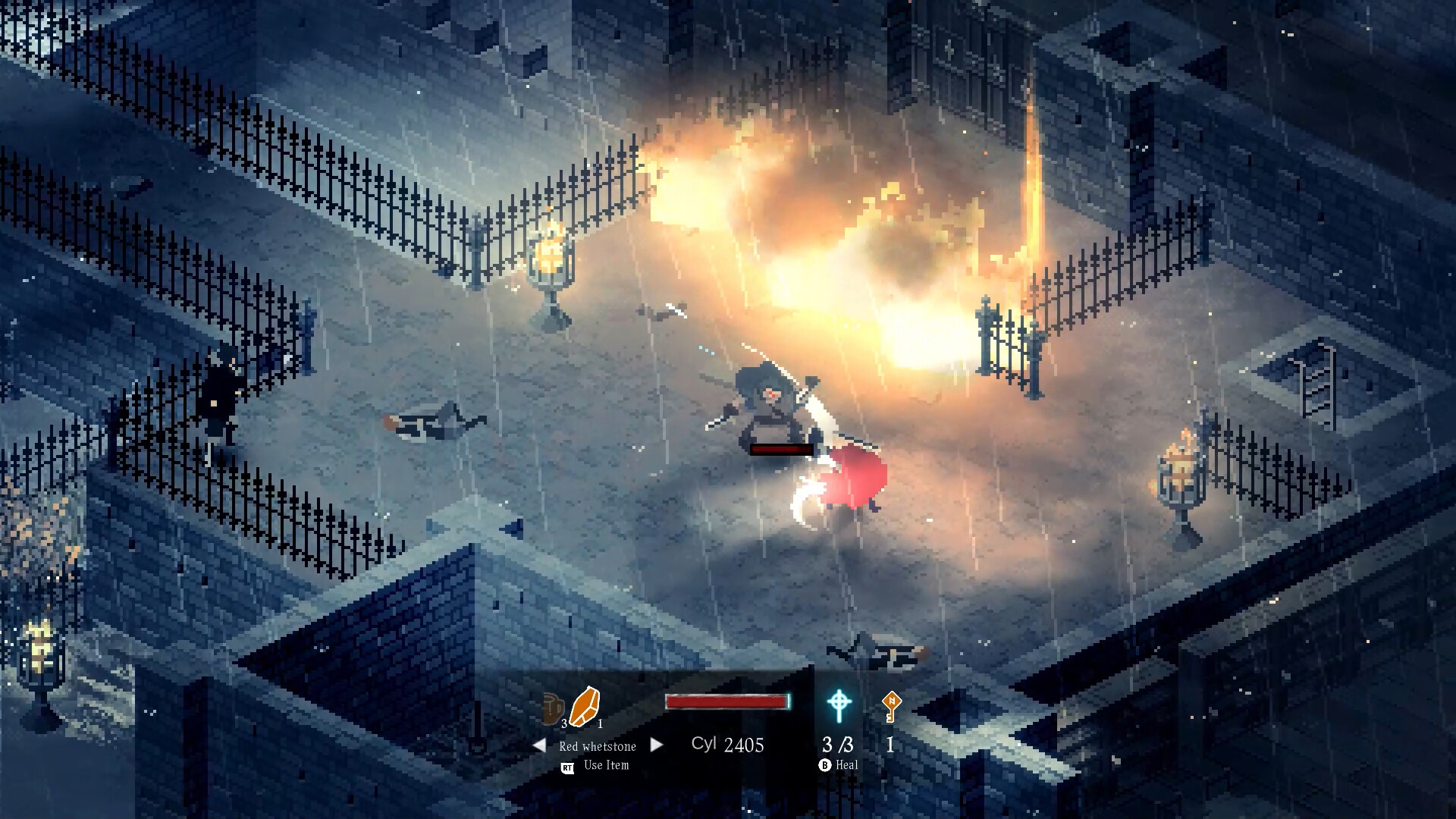Screen dimensions: 1456x819
Task: Select the Red whetstone item label
Action: point(598,745)
